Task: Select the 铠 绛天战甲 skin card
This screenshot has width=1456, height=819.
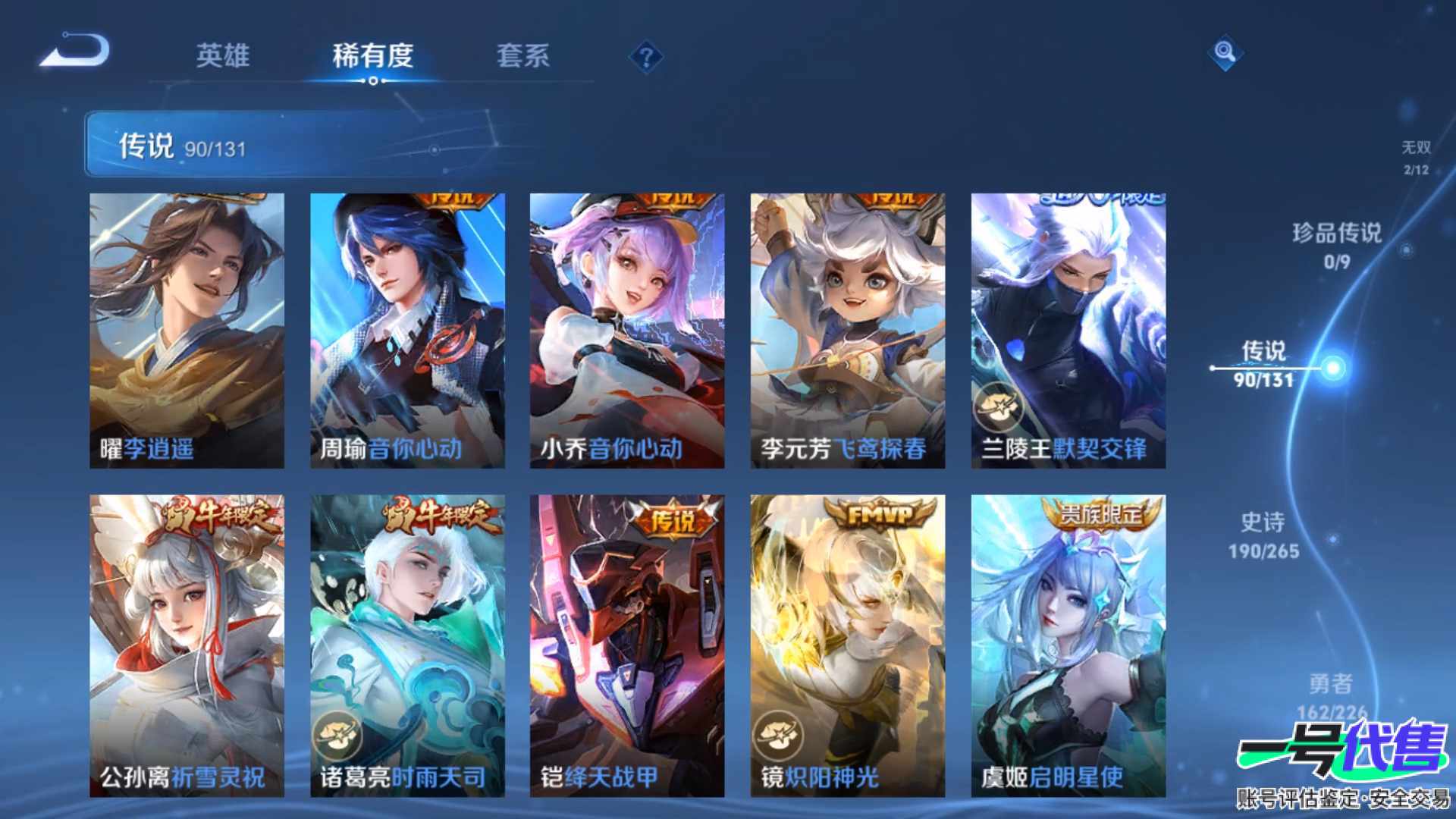Action: pyautogui.click(x=627, y=645)
